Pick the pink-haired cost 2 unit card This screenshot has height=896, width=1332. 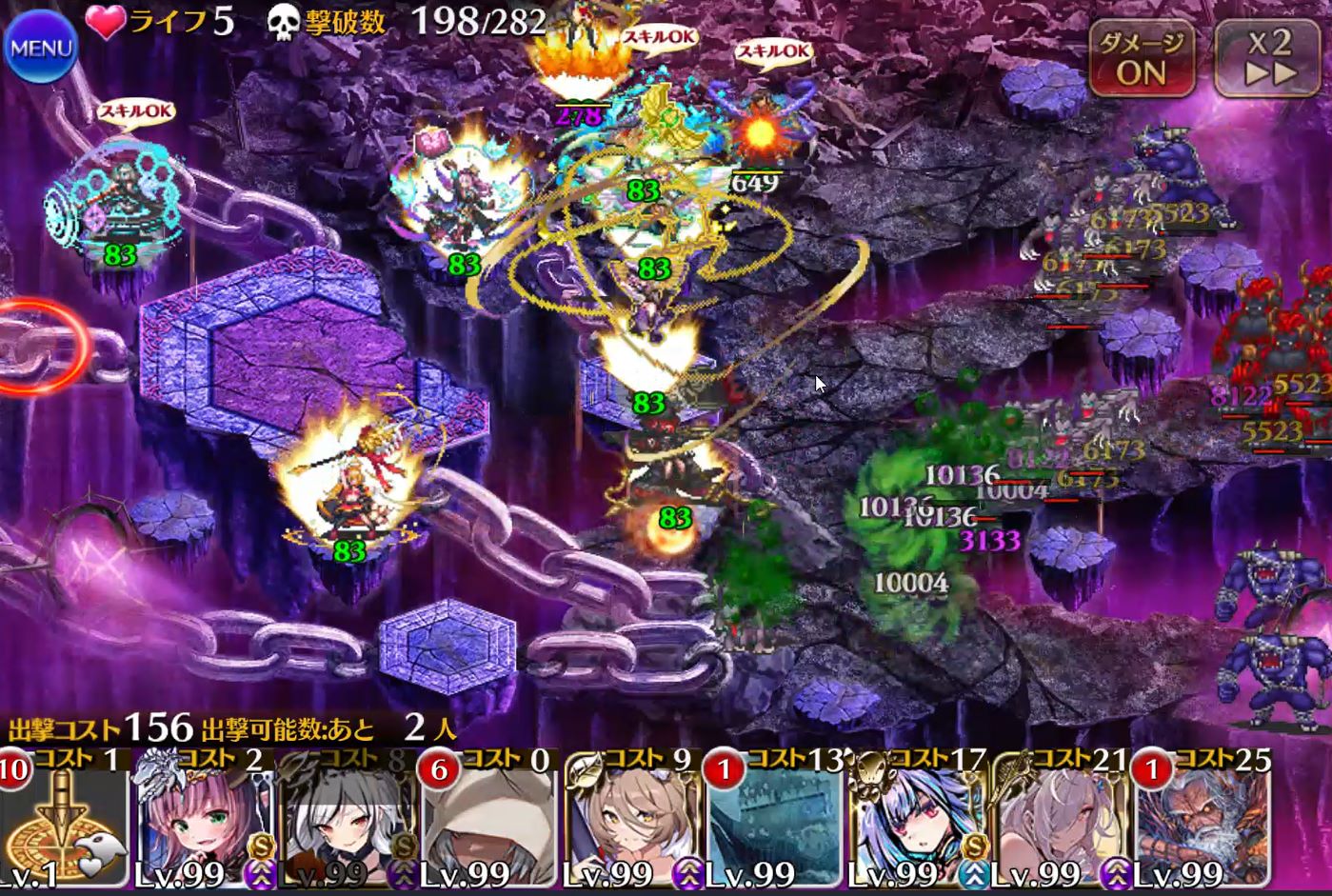pyautogui.click(x=204, y=821)
